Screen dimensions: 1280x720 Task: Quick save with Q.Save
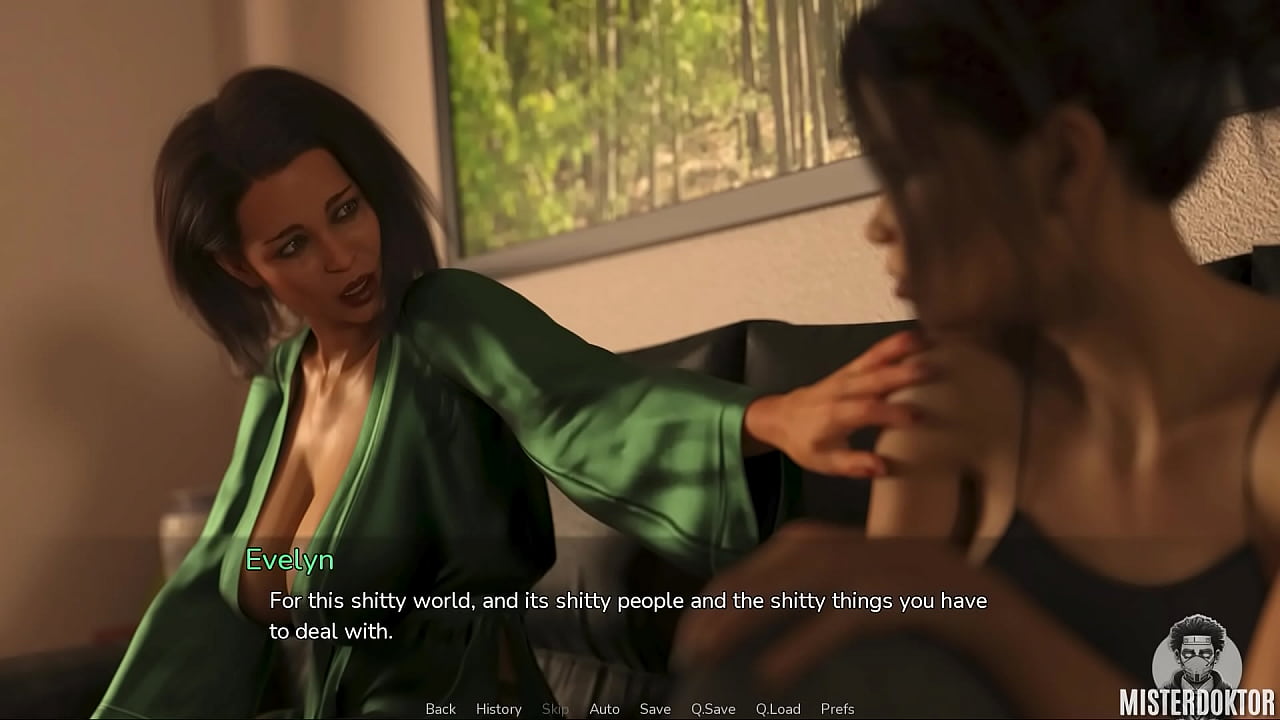(713, 709)
